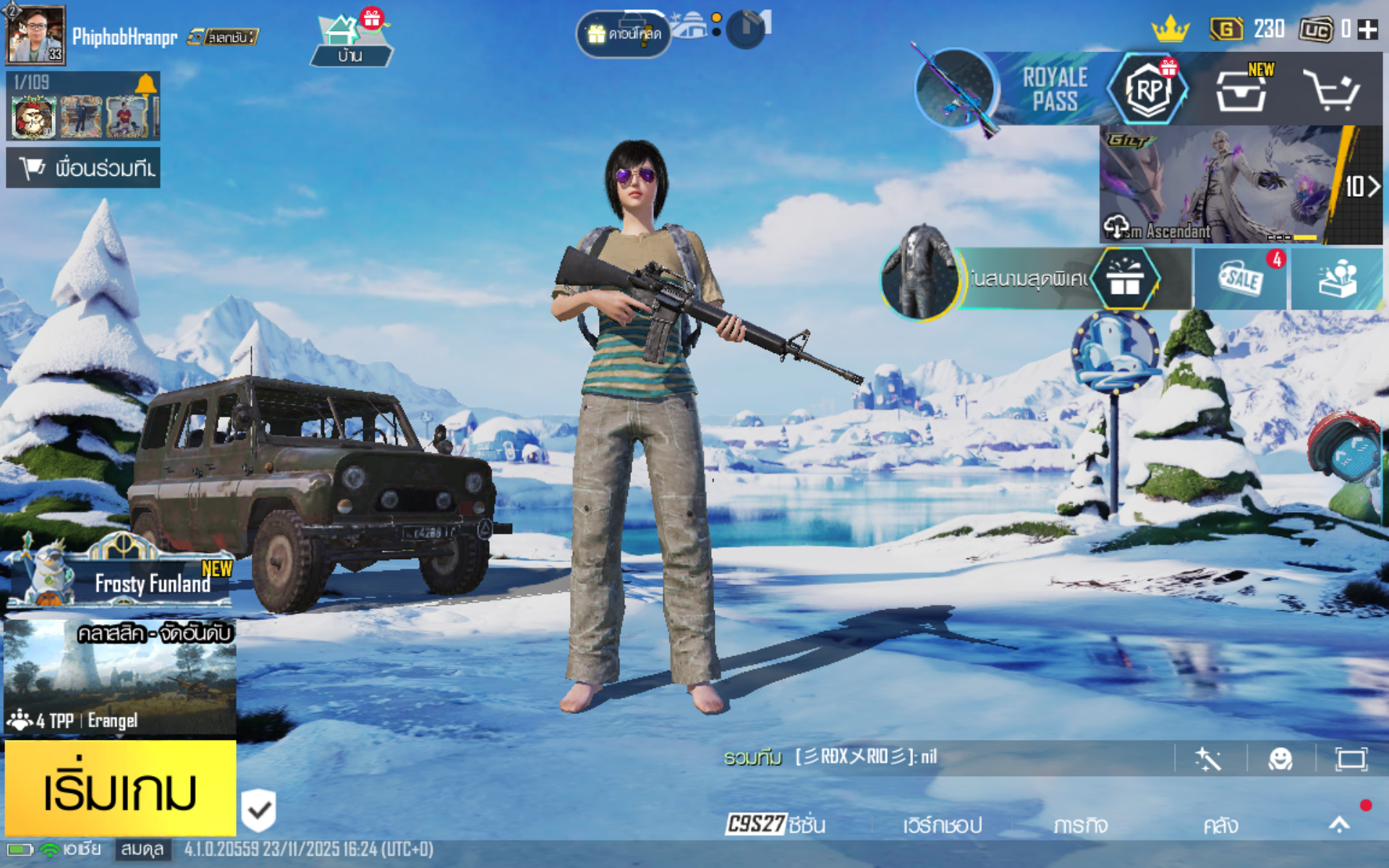Open the บ้าน home icon
The image size is (1389, 868).
[351, 40]
